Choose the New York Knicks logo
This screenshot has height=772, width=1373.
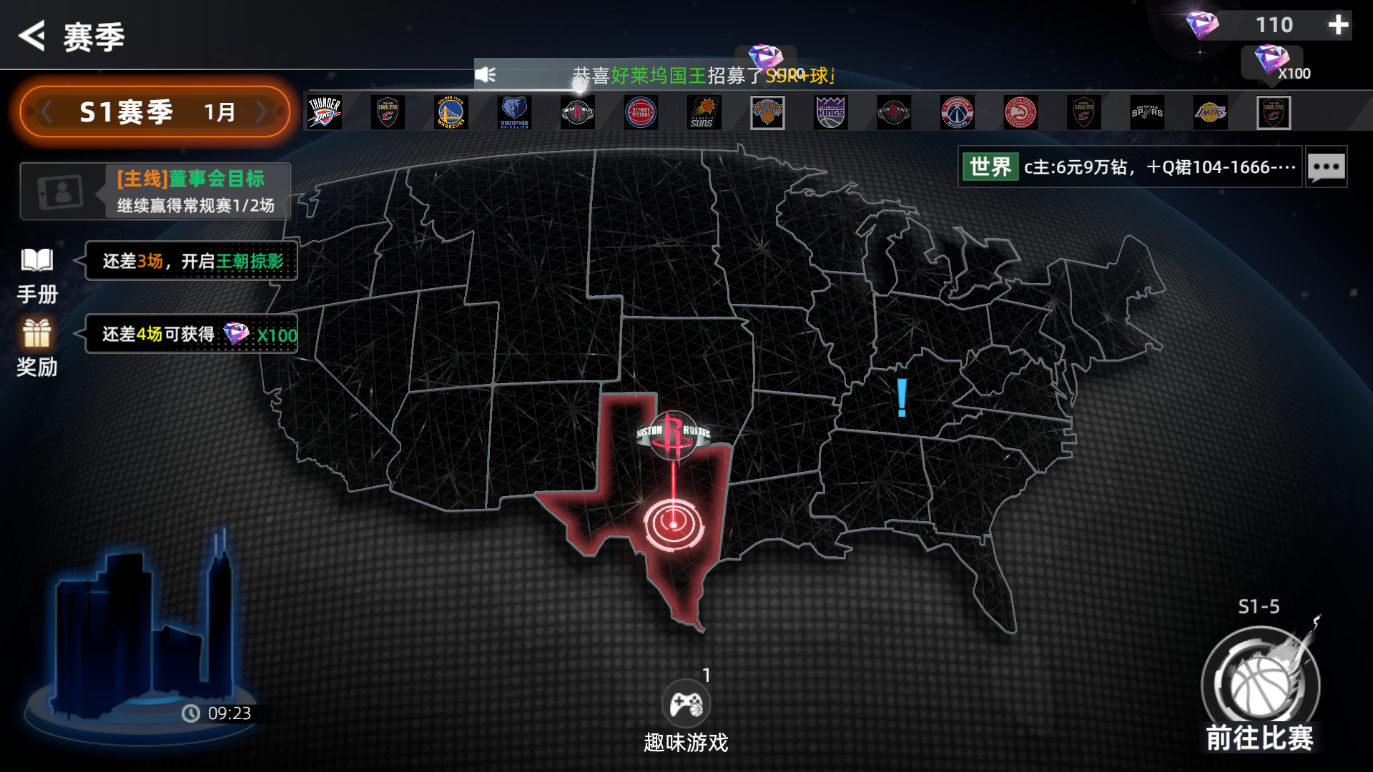(767, 113)
